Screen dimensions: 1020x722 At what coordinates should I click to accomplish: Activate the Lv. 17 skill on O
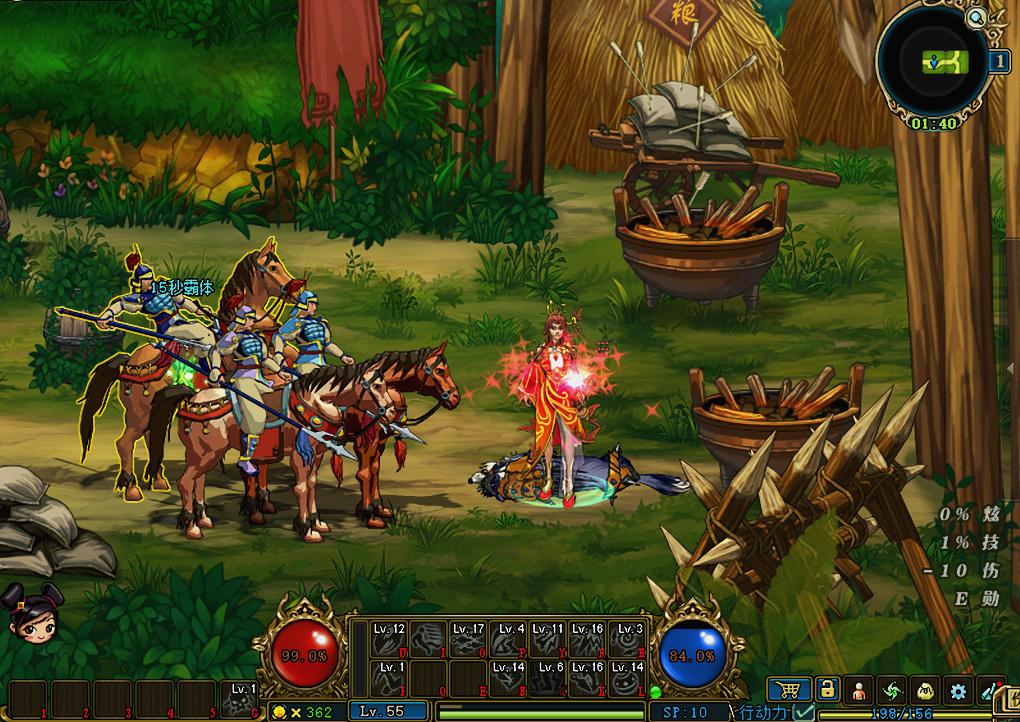click(x=468, y=639)
